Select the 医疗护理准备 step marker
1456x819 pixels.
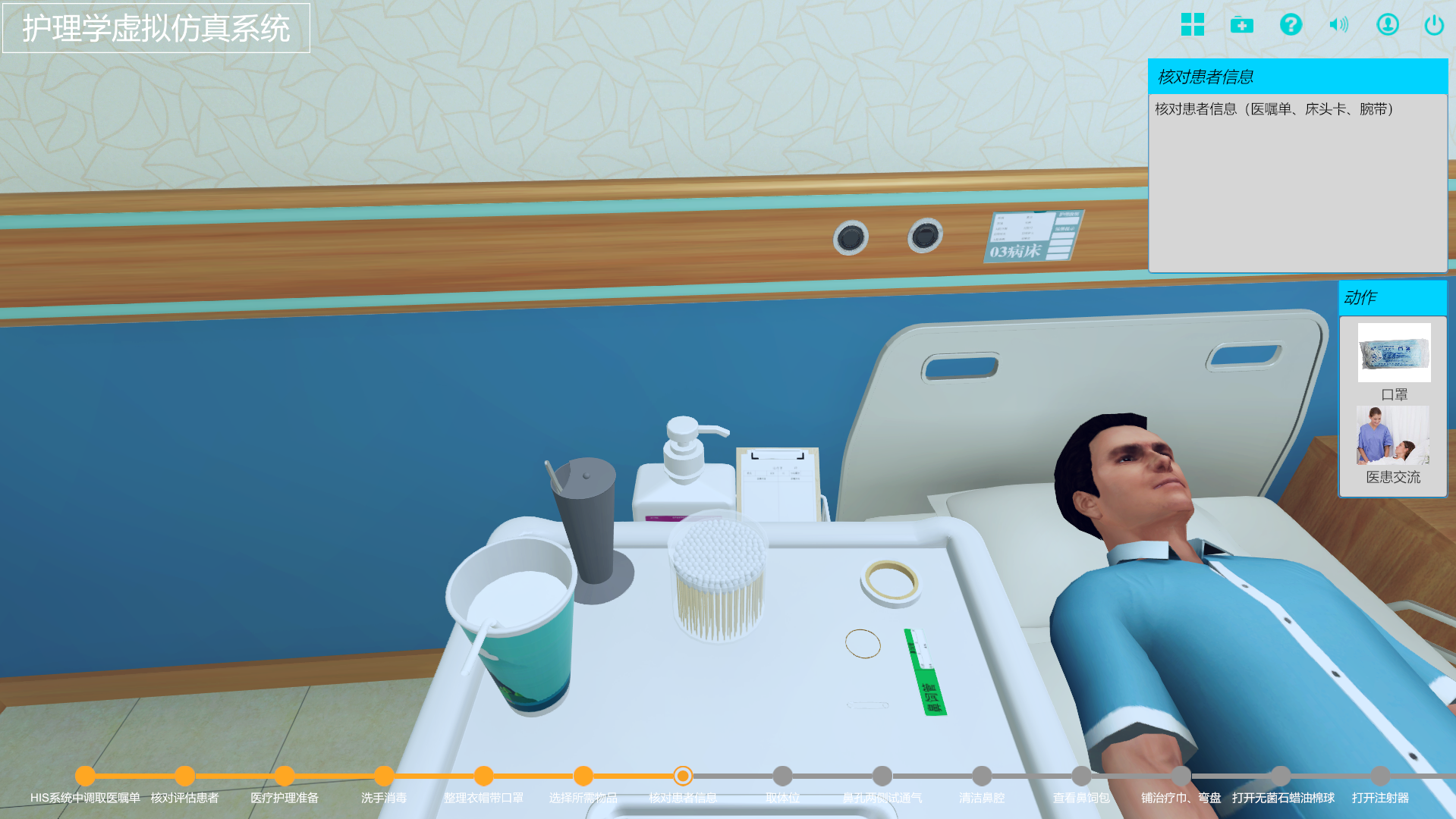pos(285,776)
